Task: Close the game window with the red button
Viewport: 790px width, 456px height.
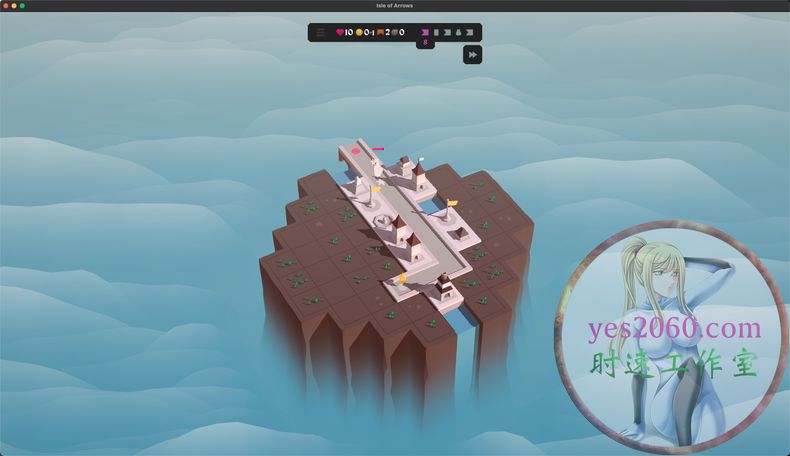Action: (x=5, y=5)
